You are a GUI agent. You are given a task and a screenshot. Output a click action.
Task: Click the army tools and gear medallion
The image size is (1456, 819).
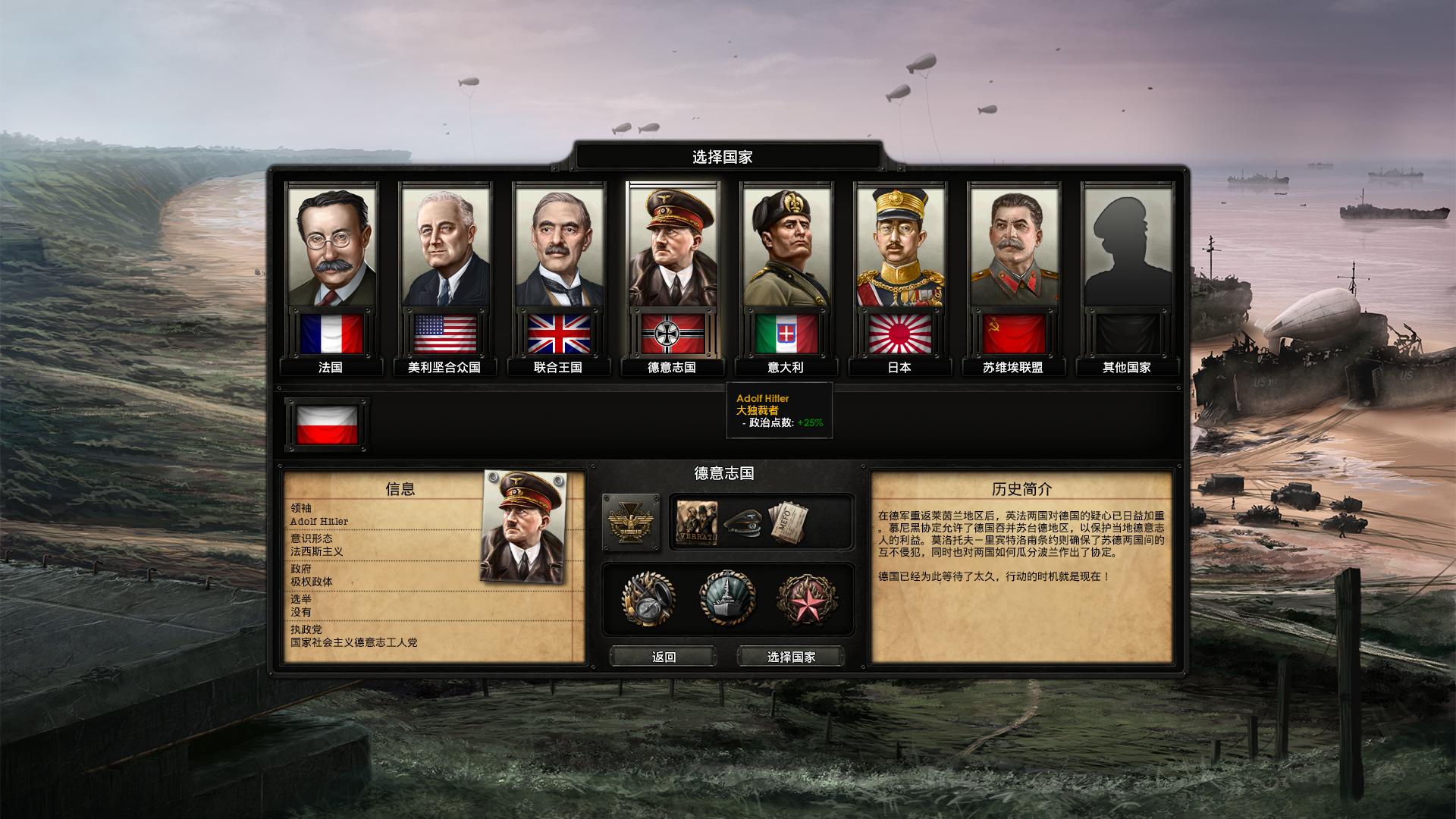[x=648, y=598]
